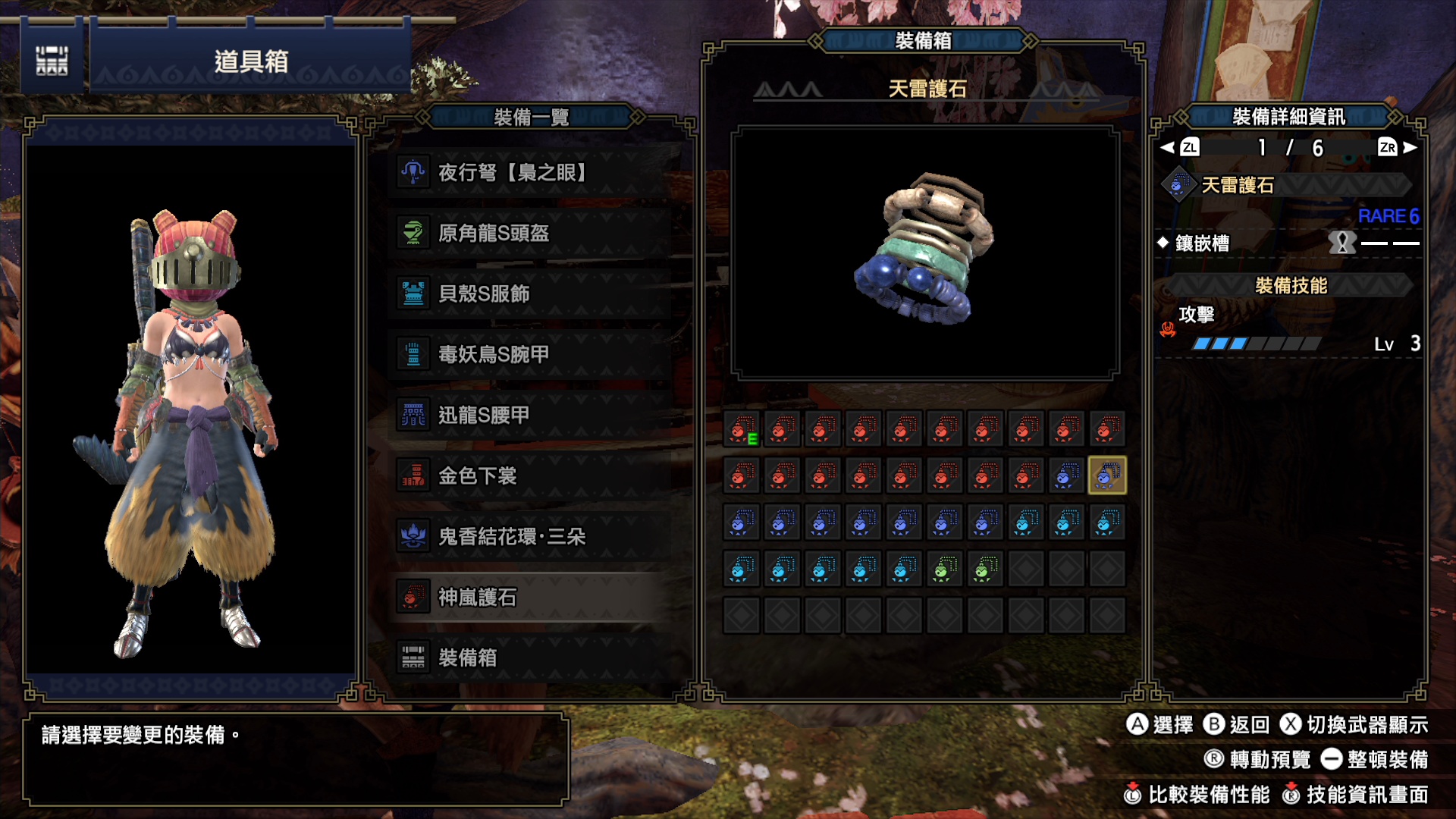Choose the 原角龍S頭盔 helmet row
The height and width of the screenshot is (819, 1456).
coord(531,234)
